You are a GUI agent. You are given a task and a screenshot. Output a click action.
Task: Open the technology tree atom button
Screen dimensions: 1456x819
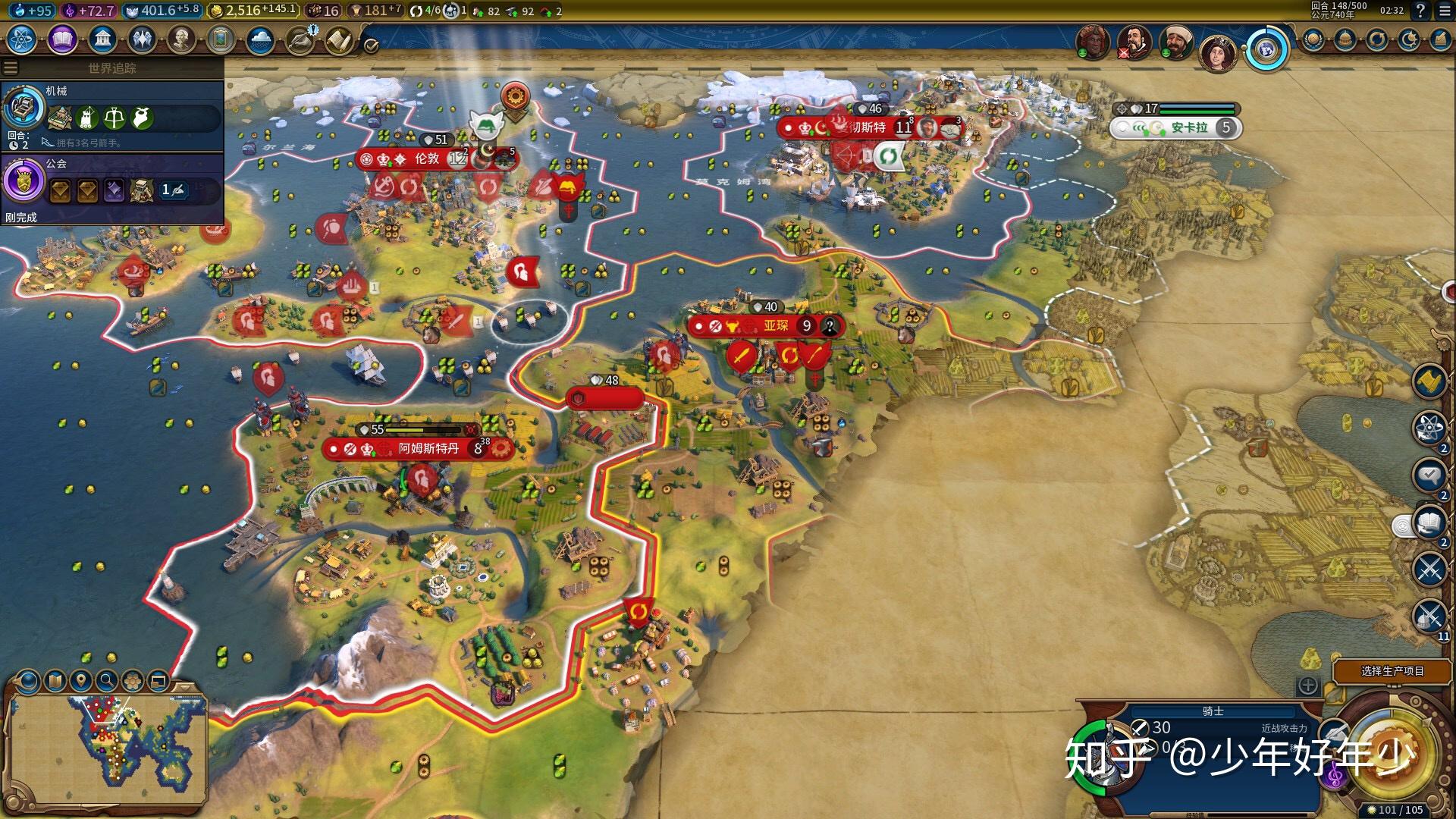coord(22,39)
